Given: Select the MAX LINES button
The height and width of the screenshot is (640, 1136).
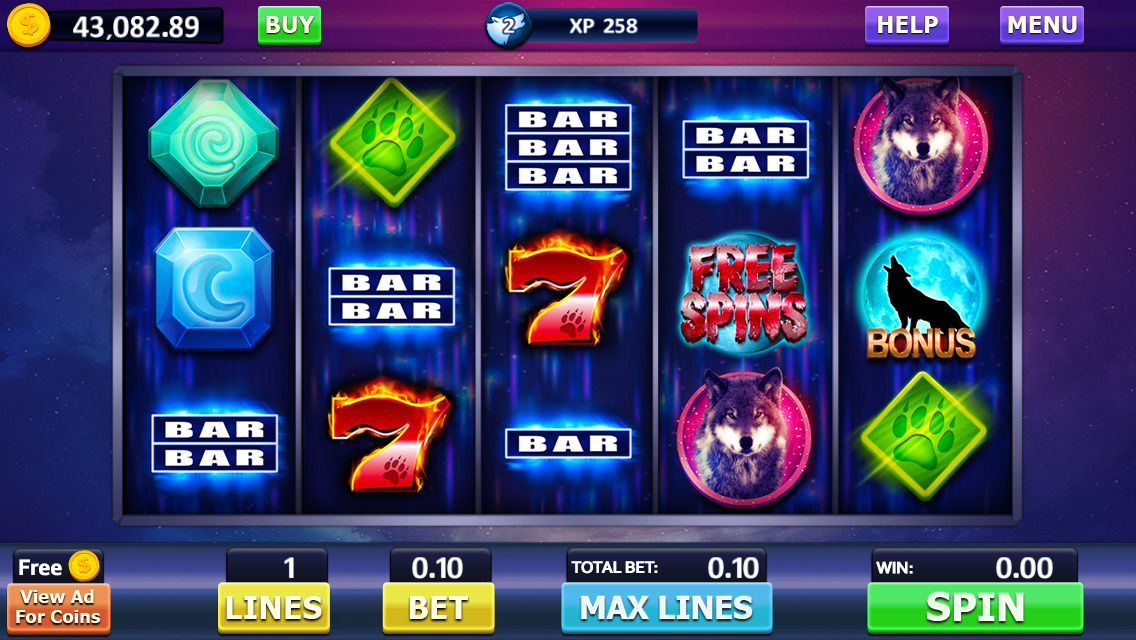Looking at the screenshot, I should click(666, 607).
